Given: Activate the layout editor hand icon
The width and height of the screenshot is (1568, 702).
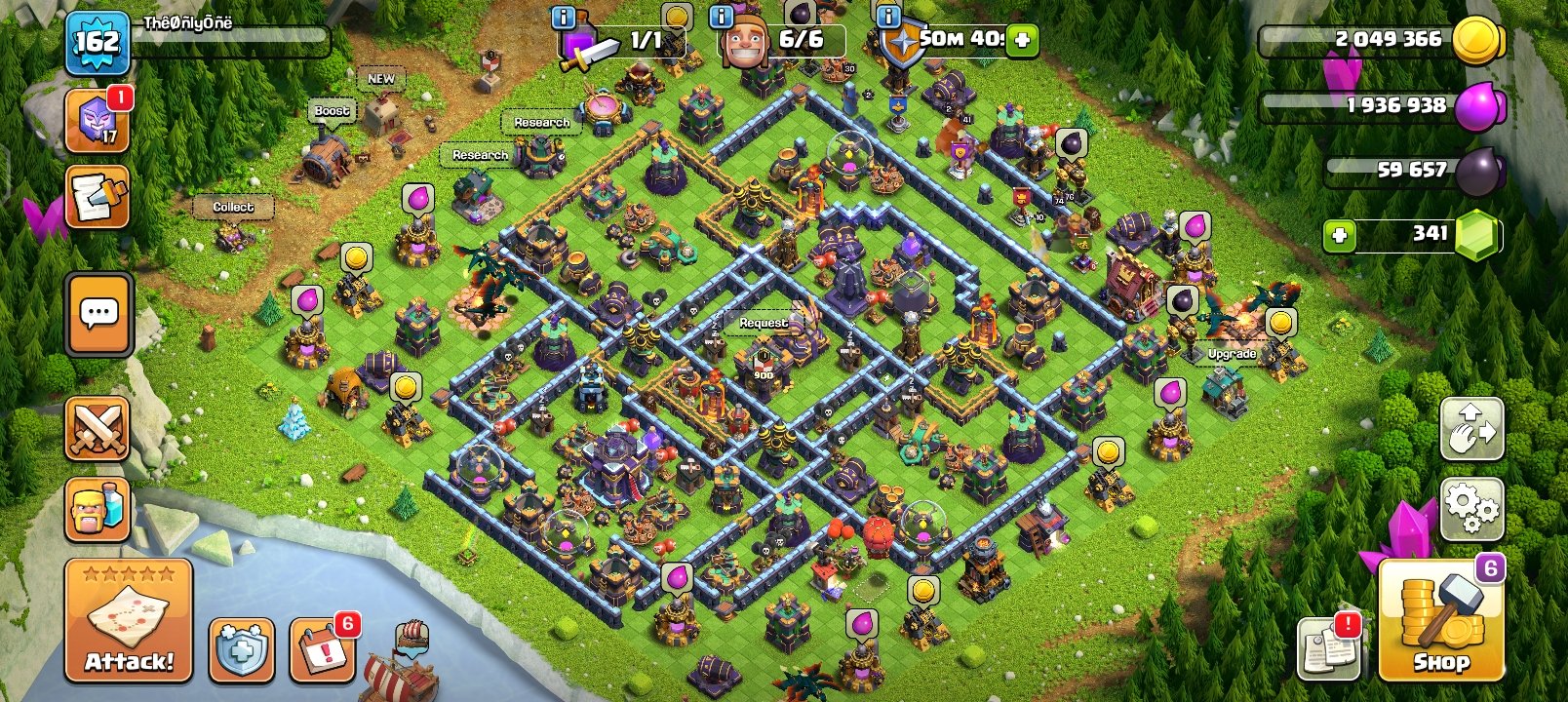Looking at the screenshot, I should 1470,429.
